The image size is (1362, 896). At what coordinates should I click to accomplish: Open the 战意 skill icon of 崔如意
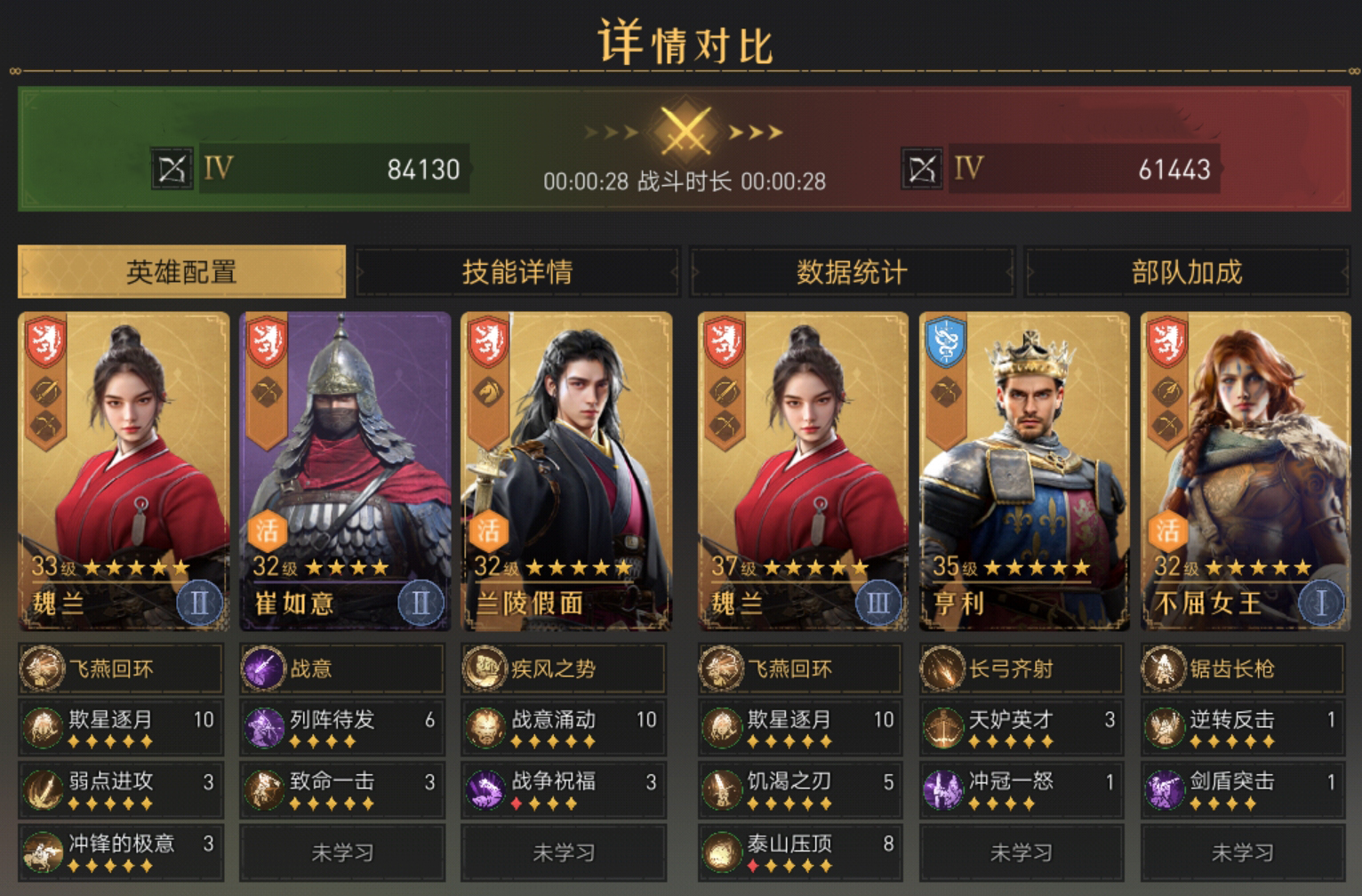[x=262, y=669]
